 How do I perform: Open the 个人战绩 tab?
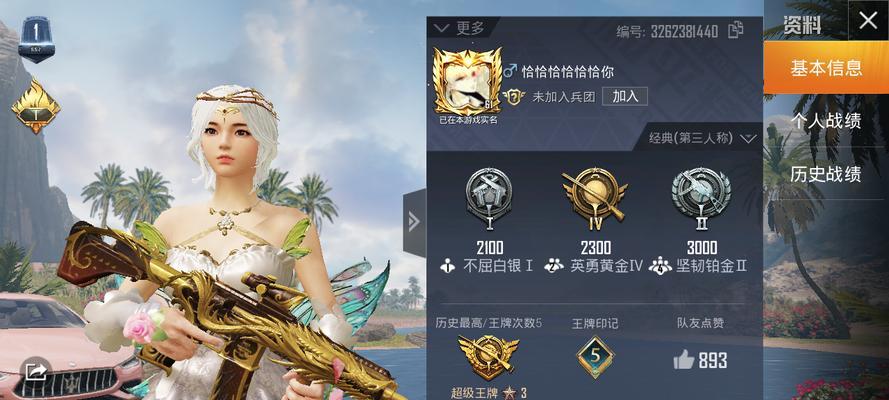(x=826, y=121)
